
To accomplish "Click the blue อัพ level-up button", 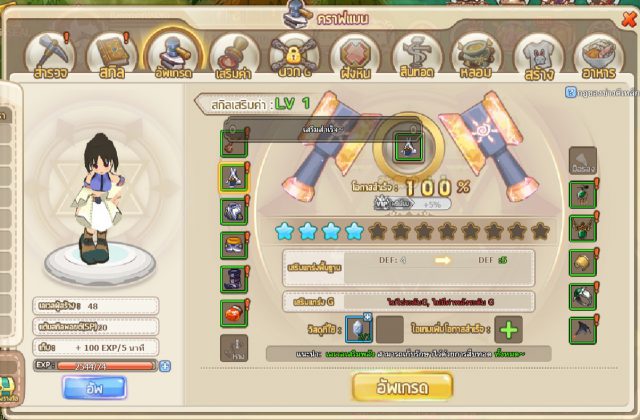I will (94, 386).
